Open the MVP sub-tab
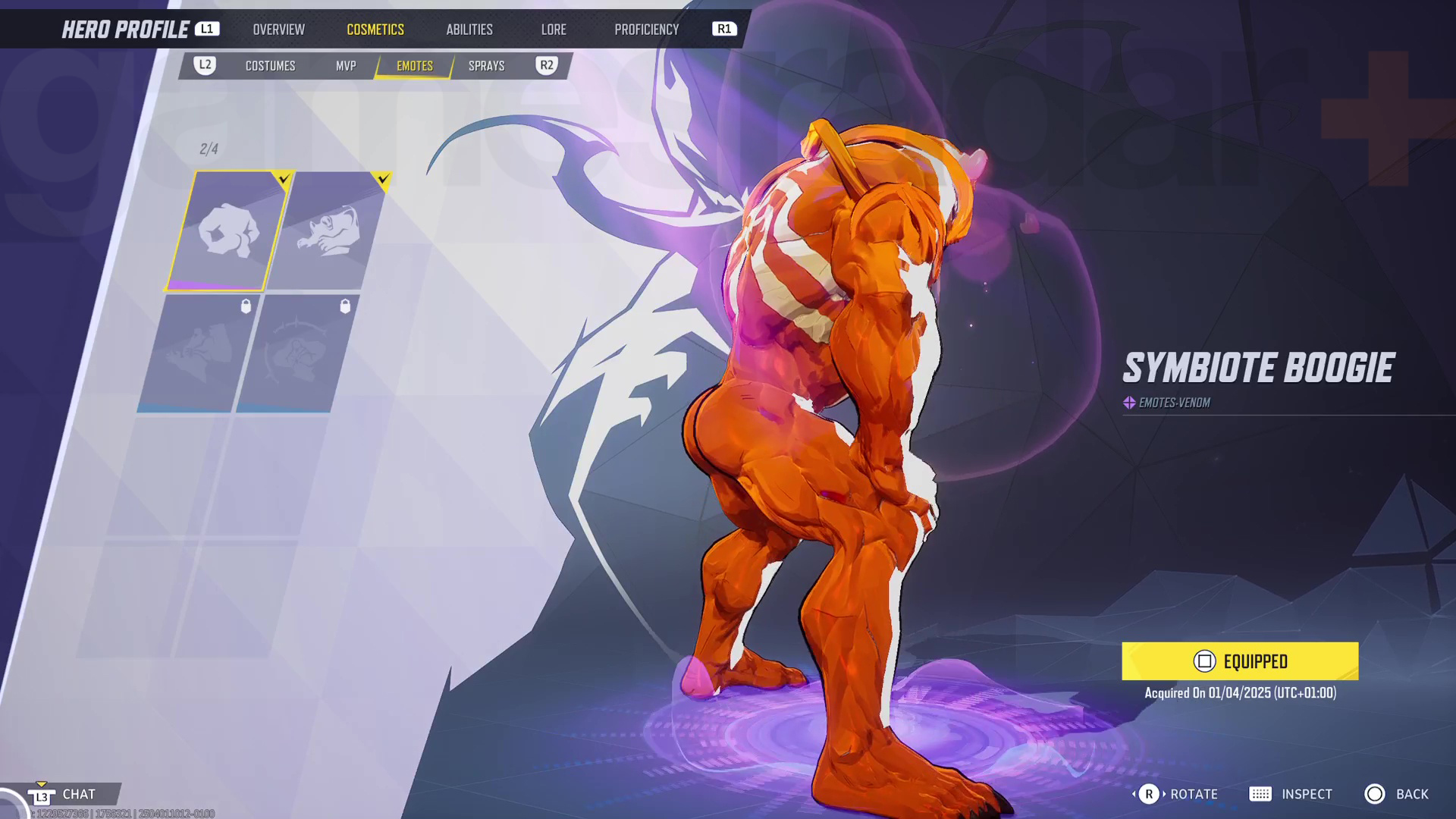1456x819 pixels. pyautogui.click(x=346, y=66)
